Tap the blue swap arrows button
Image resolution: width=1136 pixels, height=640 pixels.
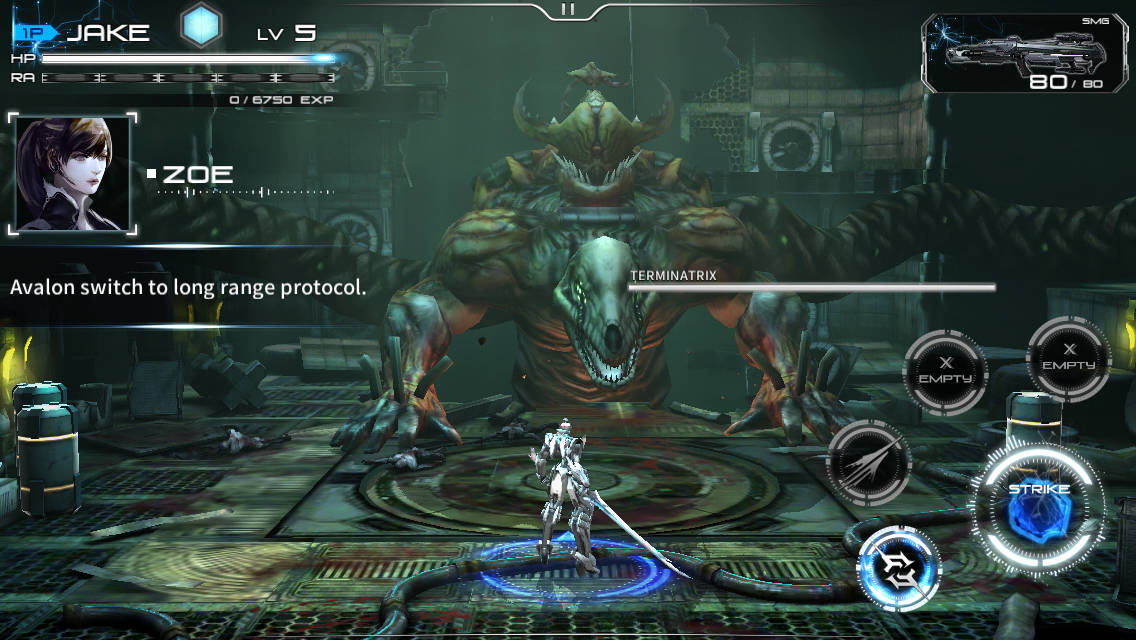[x=899, y=568]
